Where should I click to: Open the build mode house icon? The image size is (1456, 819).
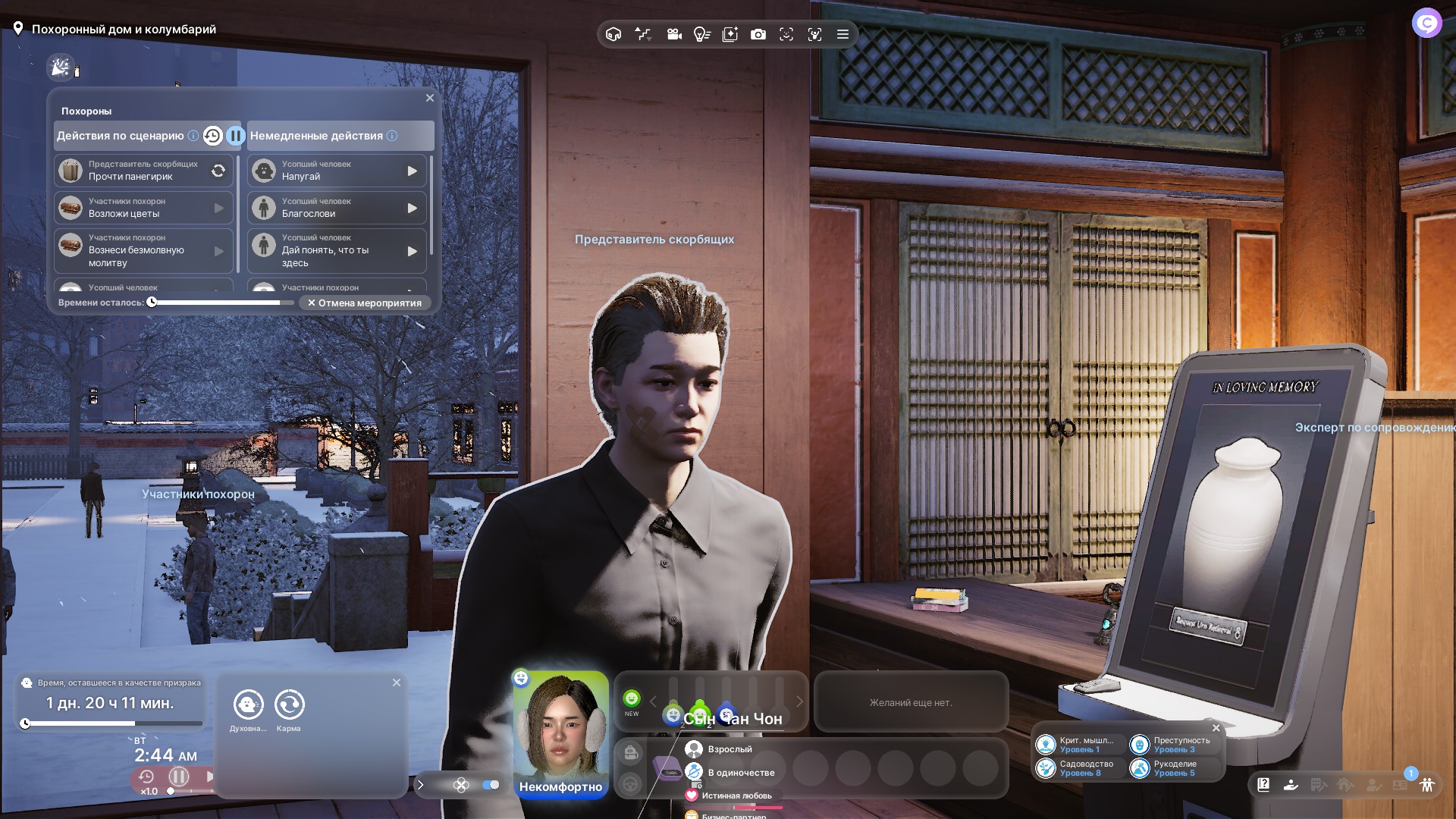[613, 34]
